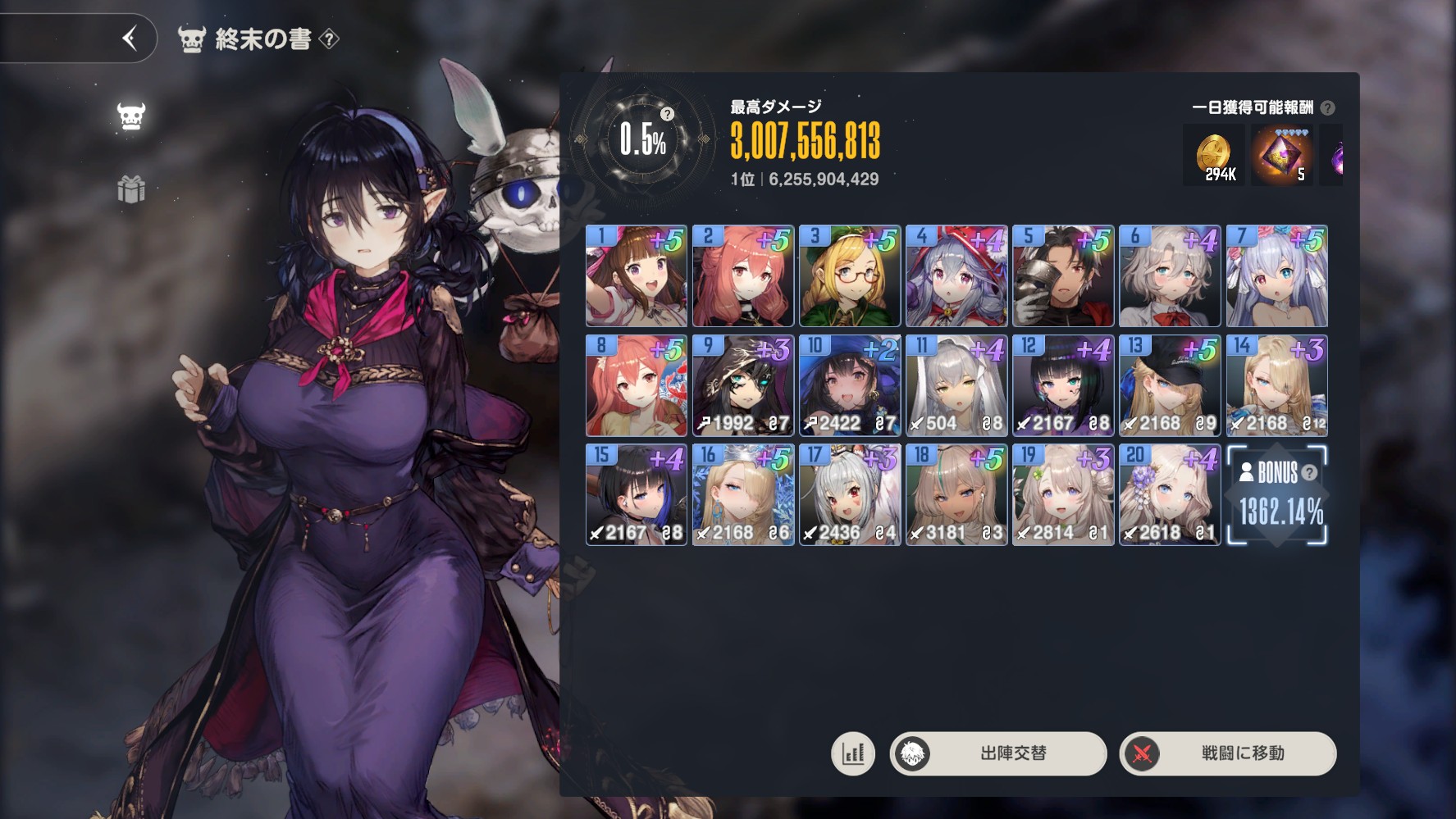
Task: Show help for the 0.5% ranking
Action: tap(668, 114)
